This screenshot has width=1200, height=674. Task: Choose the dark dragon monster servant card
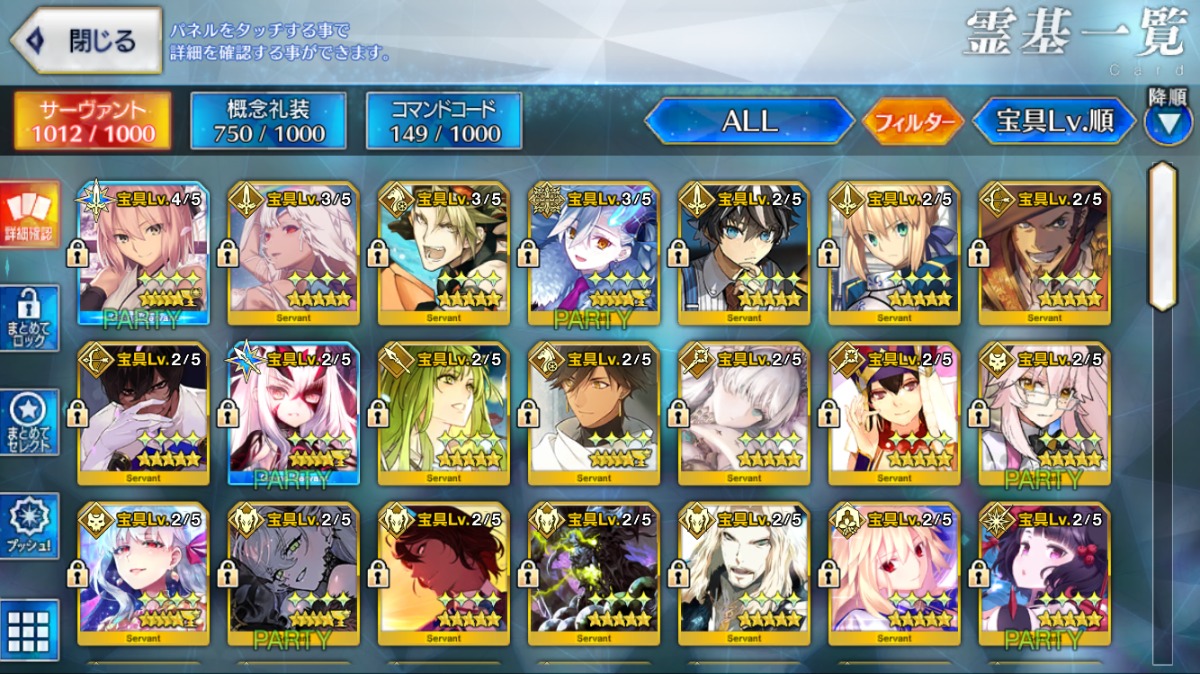pos(593,573)
